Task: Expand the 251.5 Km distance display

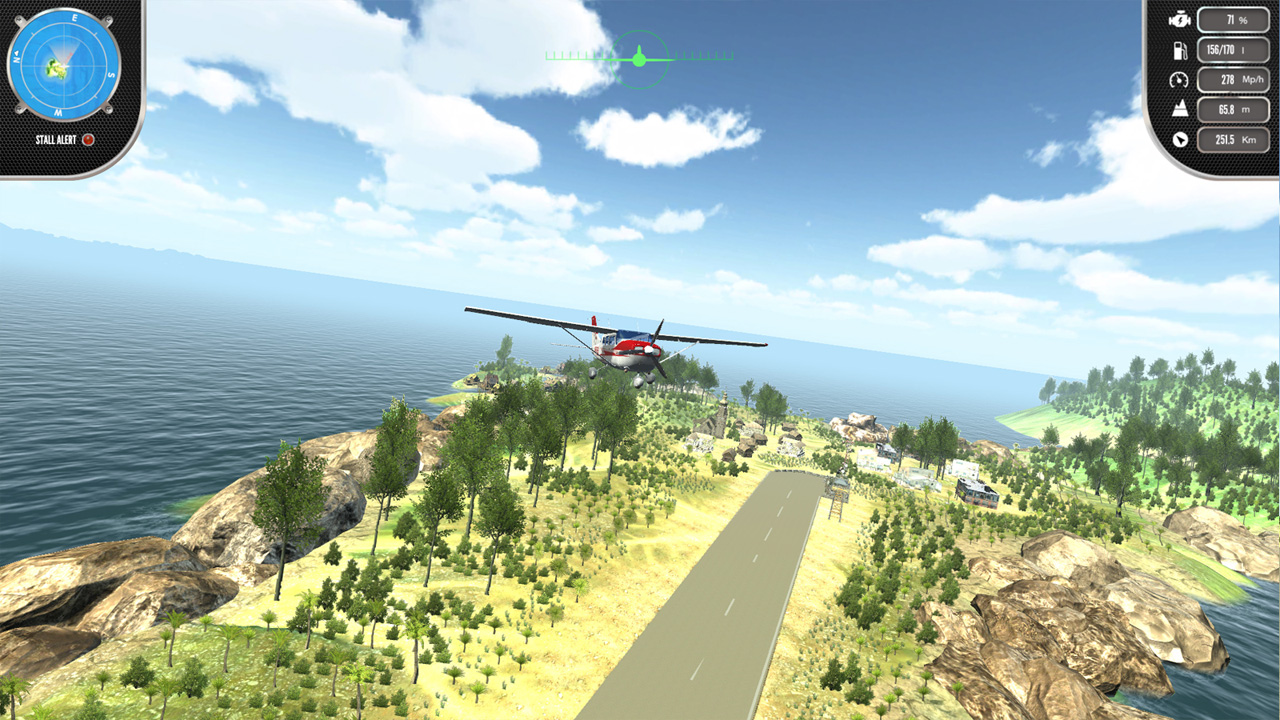Action: pos(1234,140)
